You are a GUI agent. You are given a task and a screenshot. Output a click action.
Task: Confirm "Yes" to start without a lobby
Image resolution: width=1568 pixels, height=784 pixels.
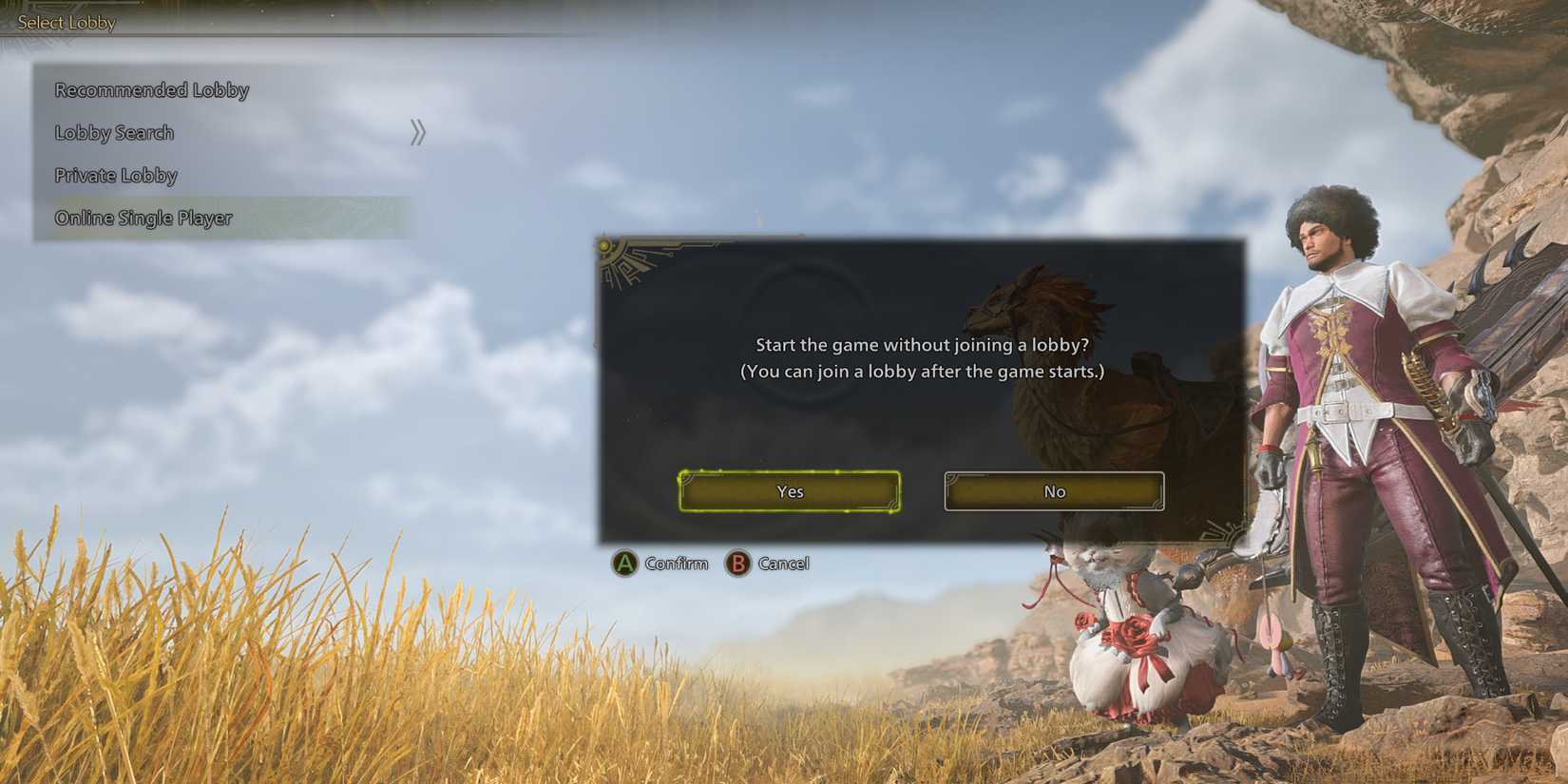pyautogui.click(x=789, y=491)
